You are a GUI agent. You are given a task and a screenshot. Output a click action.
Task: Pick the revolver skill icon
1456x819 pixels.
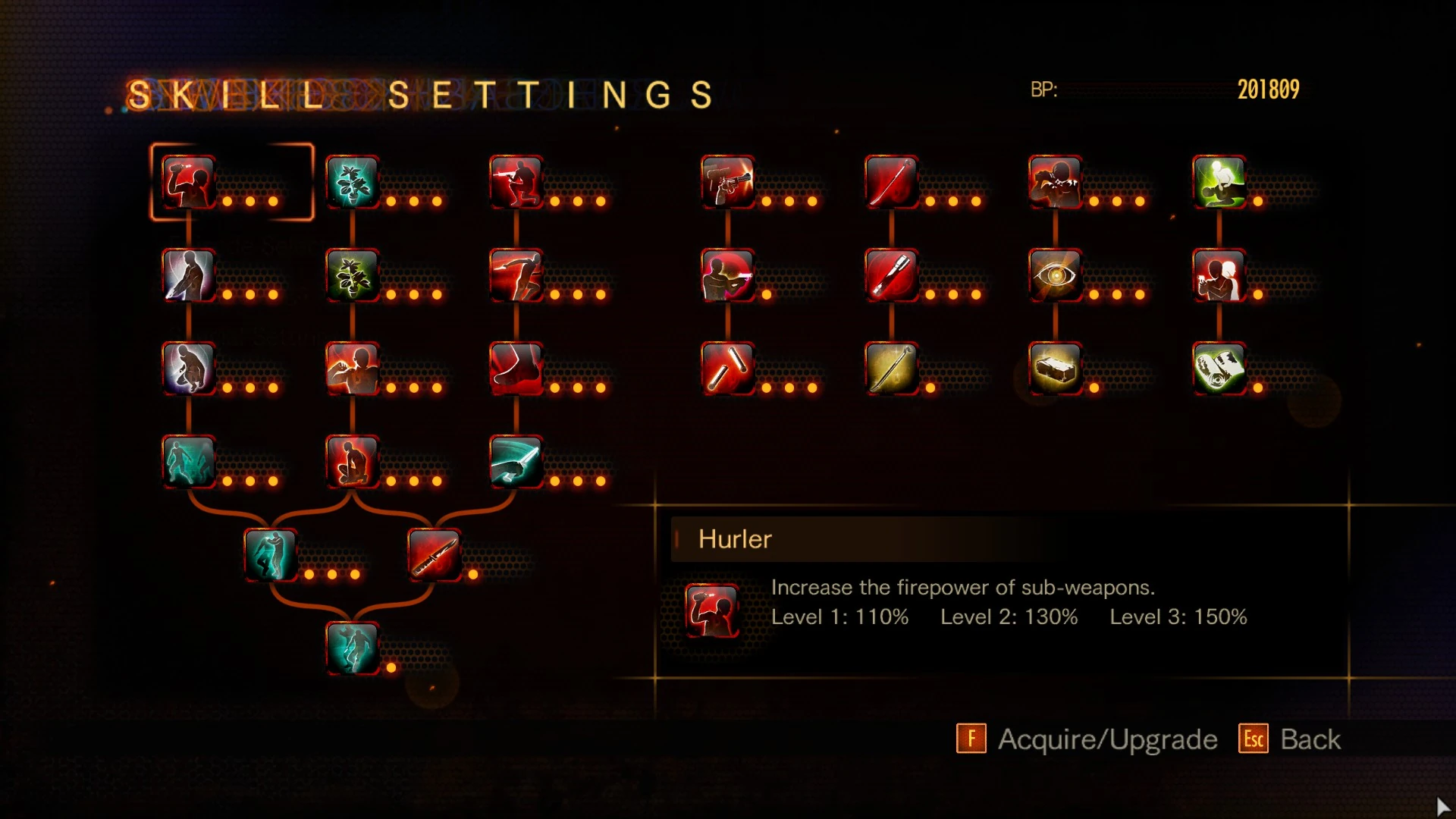click(x=727, y=182)
